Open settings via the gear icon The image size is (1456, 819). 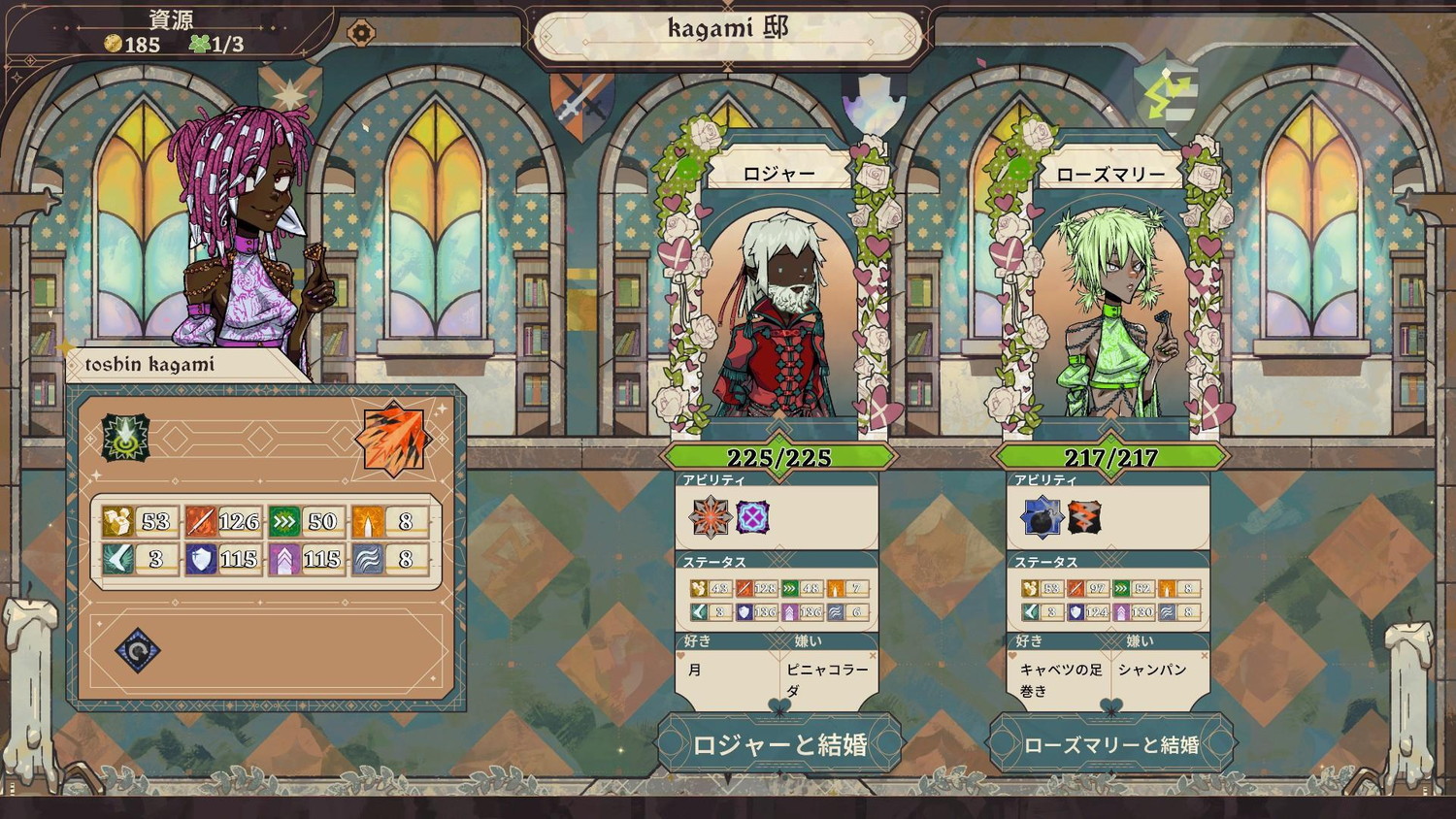[x=360, y=33]
